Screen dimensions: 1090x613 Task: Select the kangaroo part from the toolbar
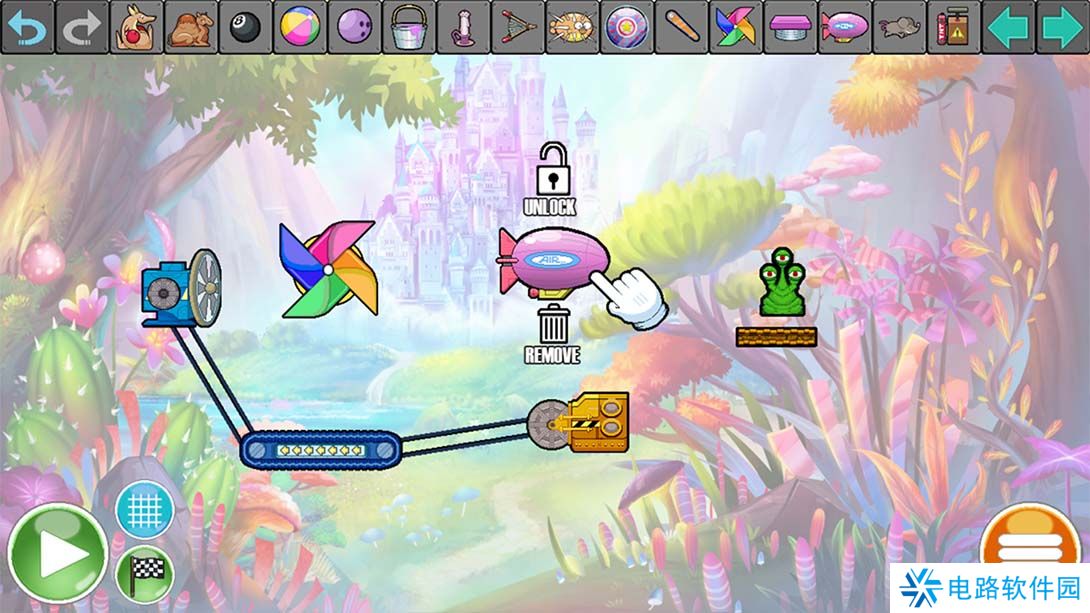(x=135, y=27)
